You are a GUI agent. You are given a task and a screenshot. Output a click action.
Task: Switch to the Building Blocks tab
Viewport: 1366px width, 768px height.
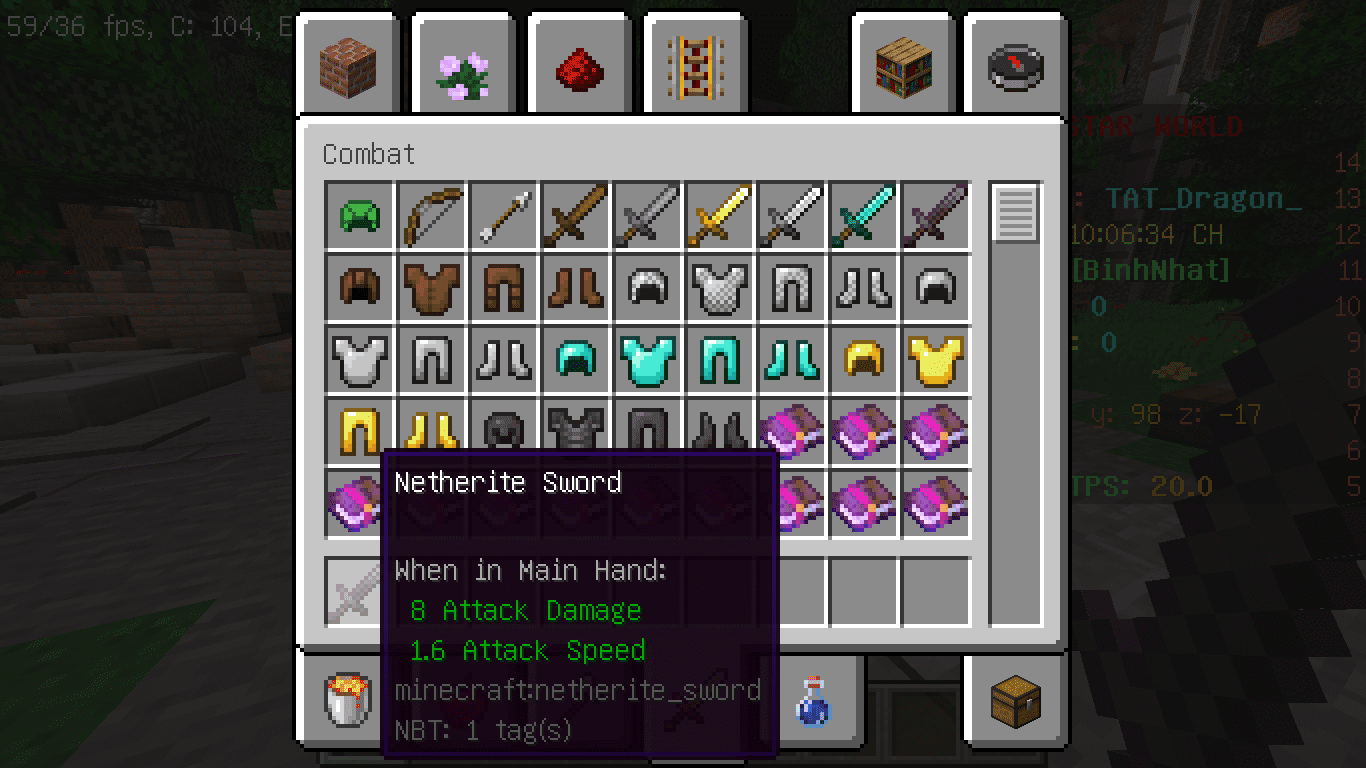[x=348, y=65]
